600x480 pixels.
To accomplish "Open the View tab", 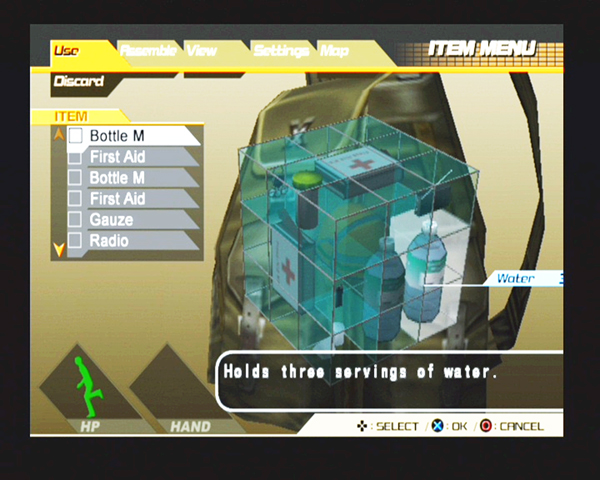I will [x=203, y=51].
